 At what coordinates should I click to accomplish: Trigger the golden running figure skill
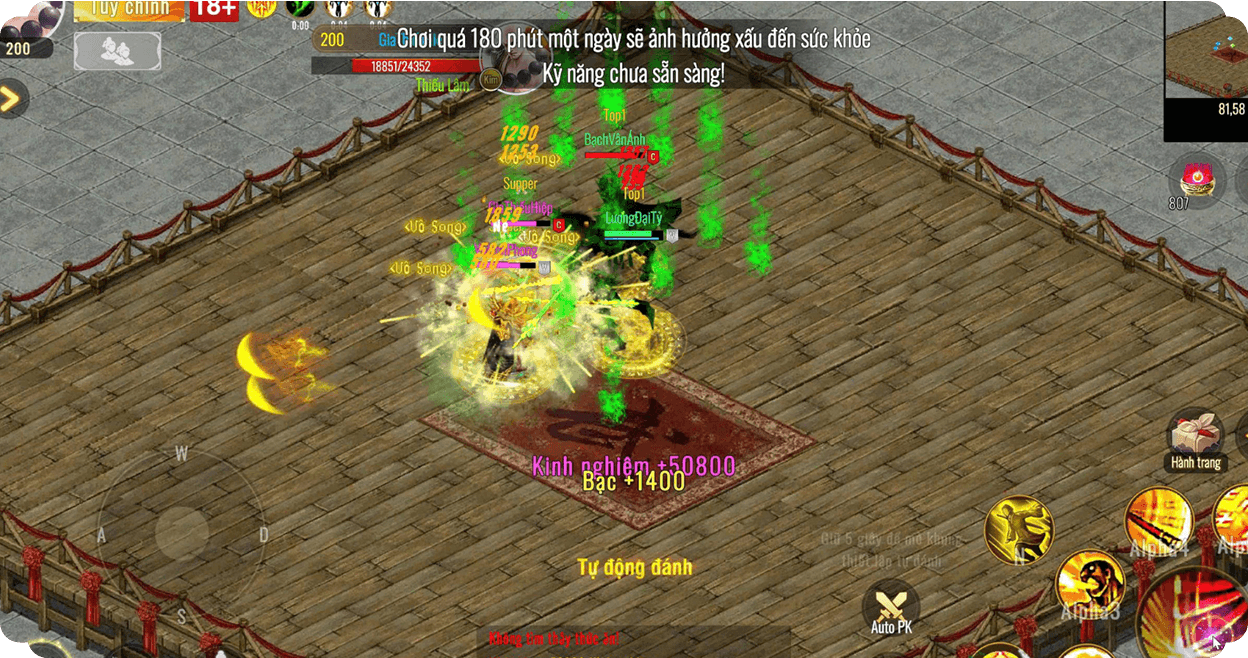pyautogui.click(x=1018, y=529)
